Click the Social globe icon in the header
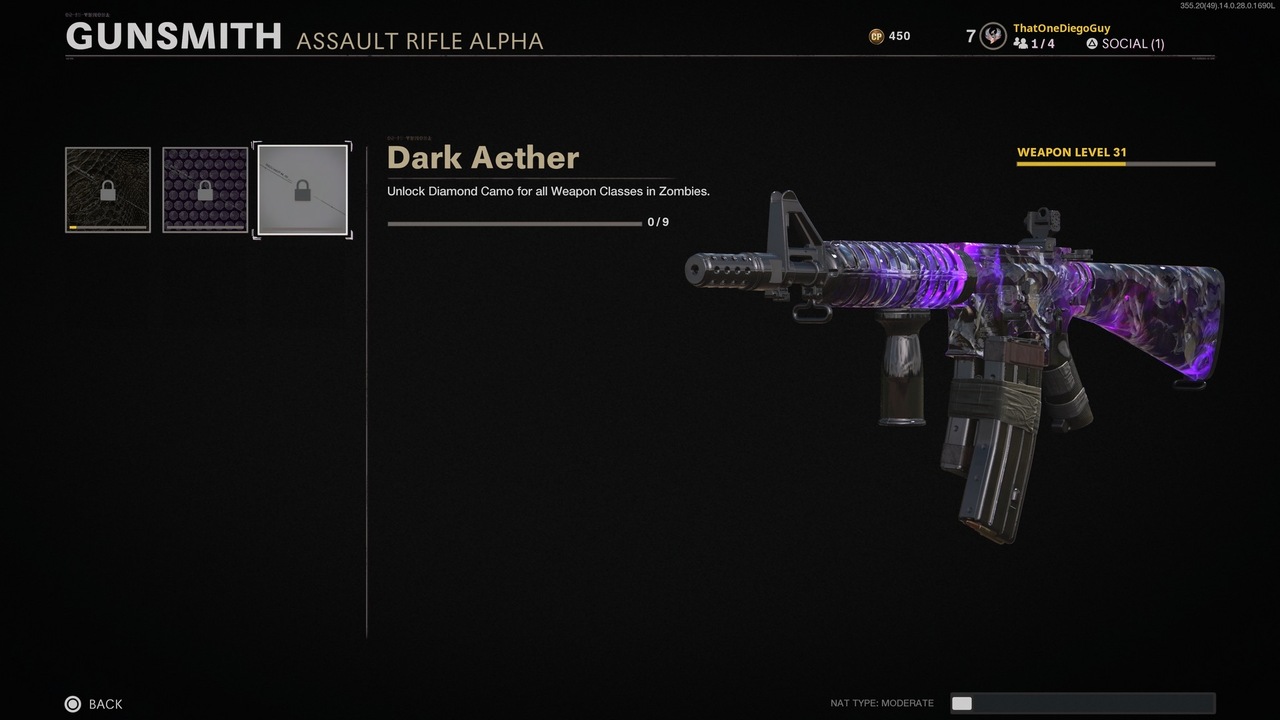Viewport: 1280px width, 720px height. [1090, 44]
